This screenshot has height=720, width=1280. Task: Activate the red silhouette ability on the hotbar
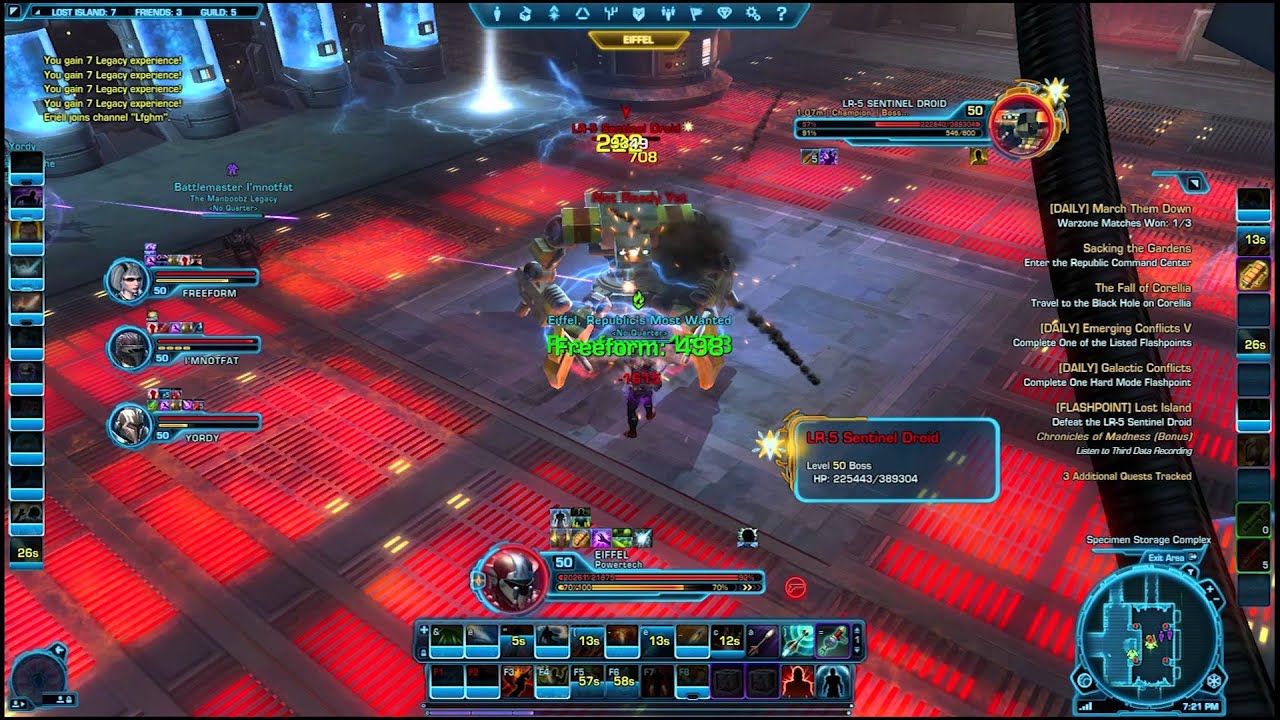click(x=796, y=681)
